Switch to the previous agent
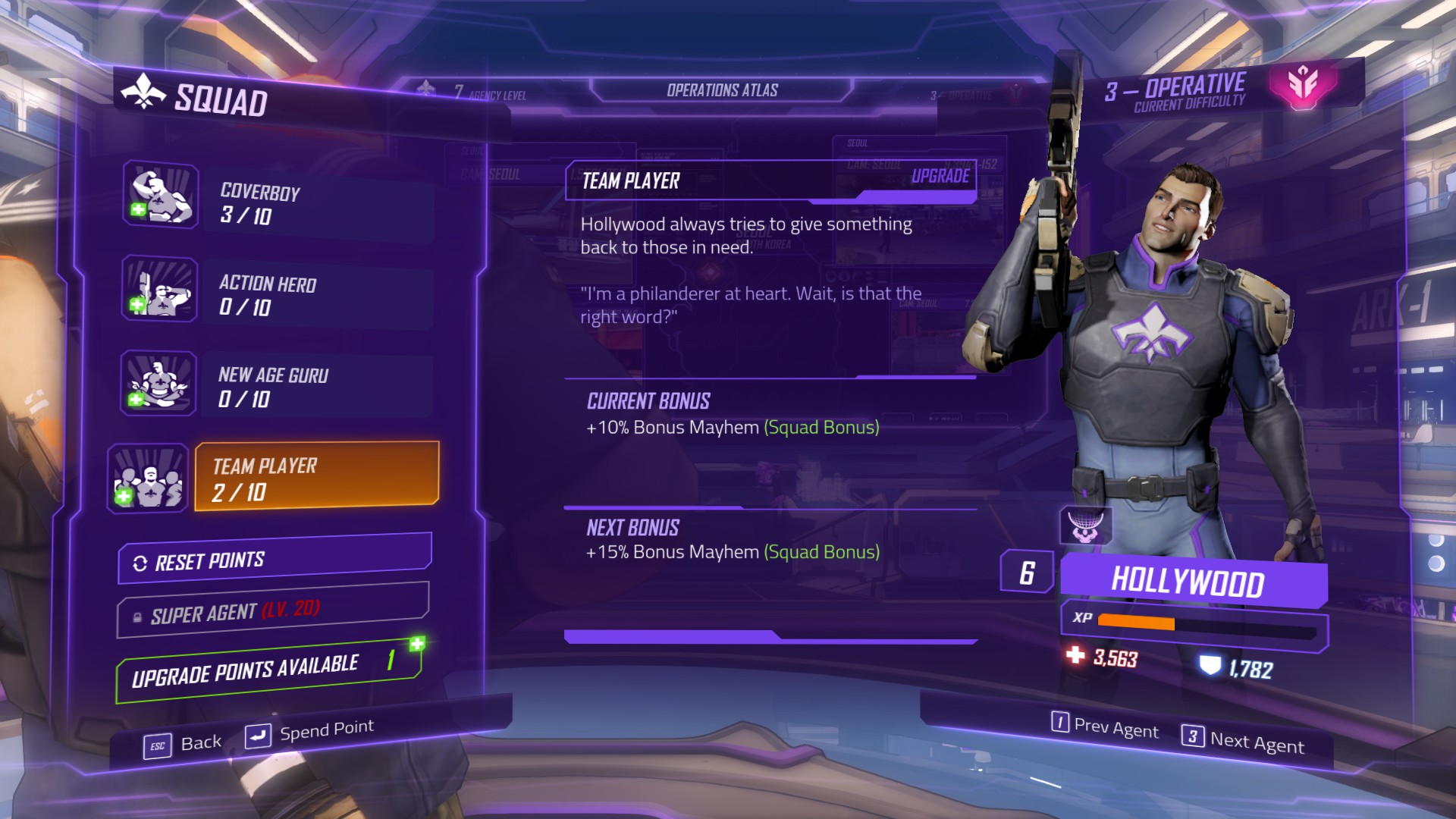This screenshot has width=1456, height=819. pyautogui.click(x=1105, y=726)
